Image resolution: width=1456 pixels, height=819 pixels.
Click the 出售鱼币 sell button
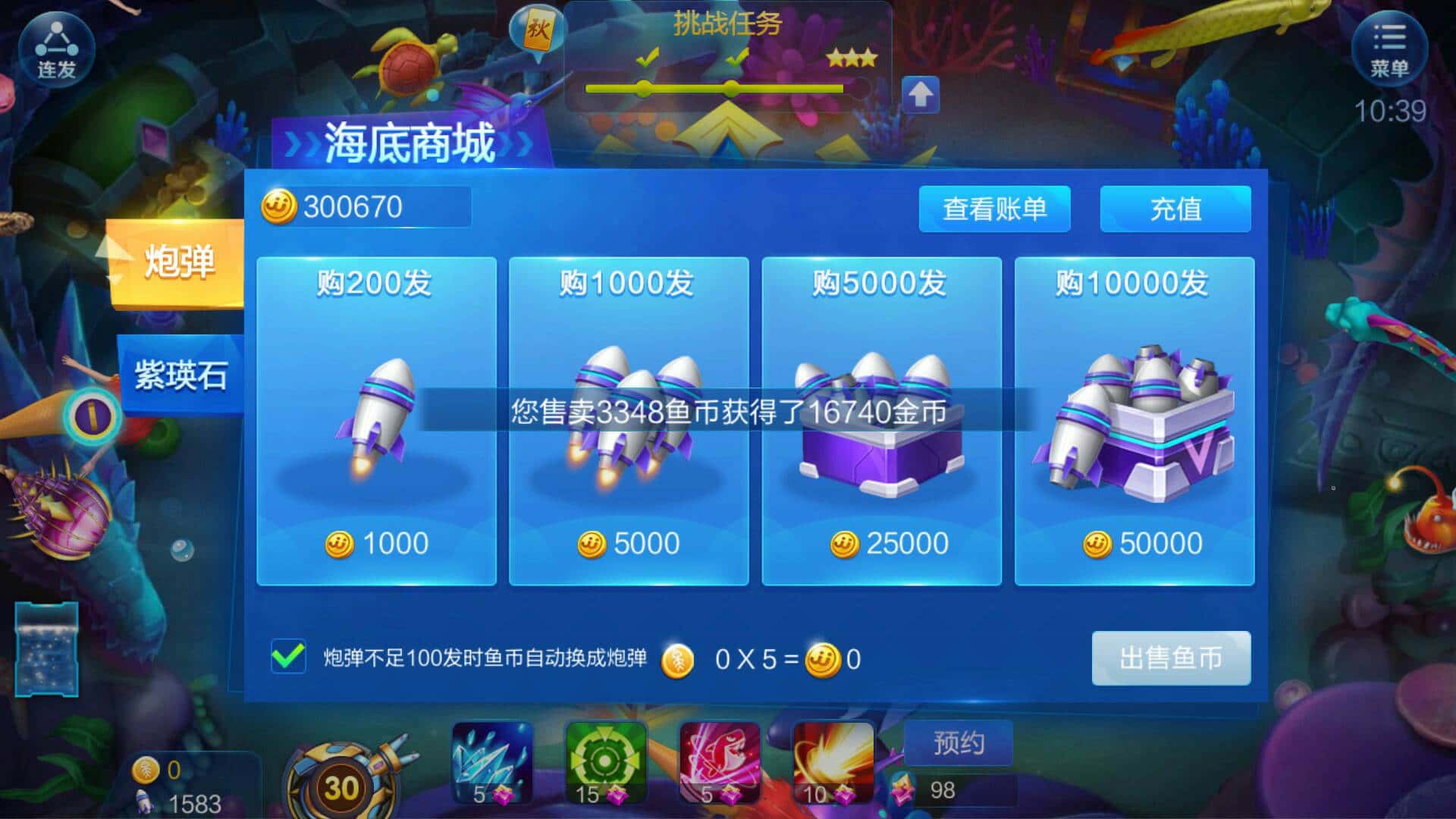point(1171,658)
